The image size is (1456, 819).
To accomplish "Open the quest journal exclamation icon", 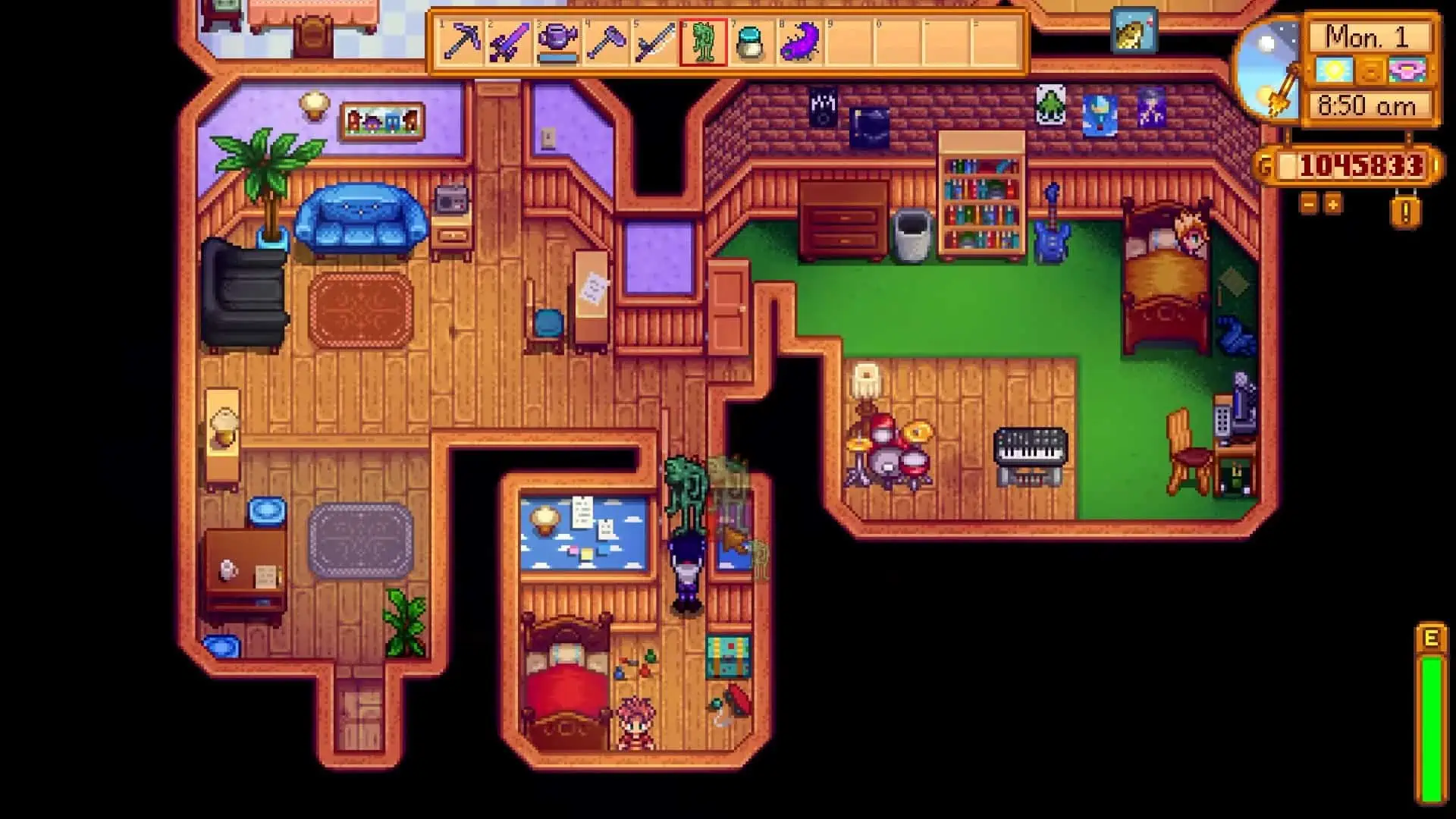I will click(1405, 212).
